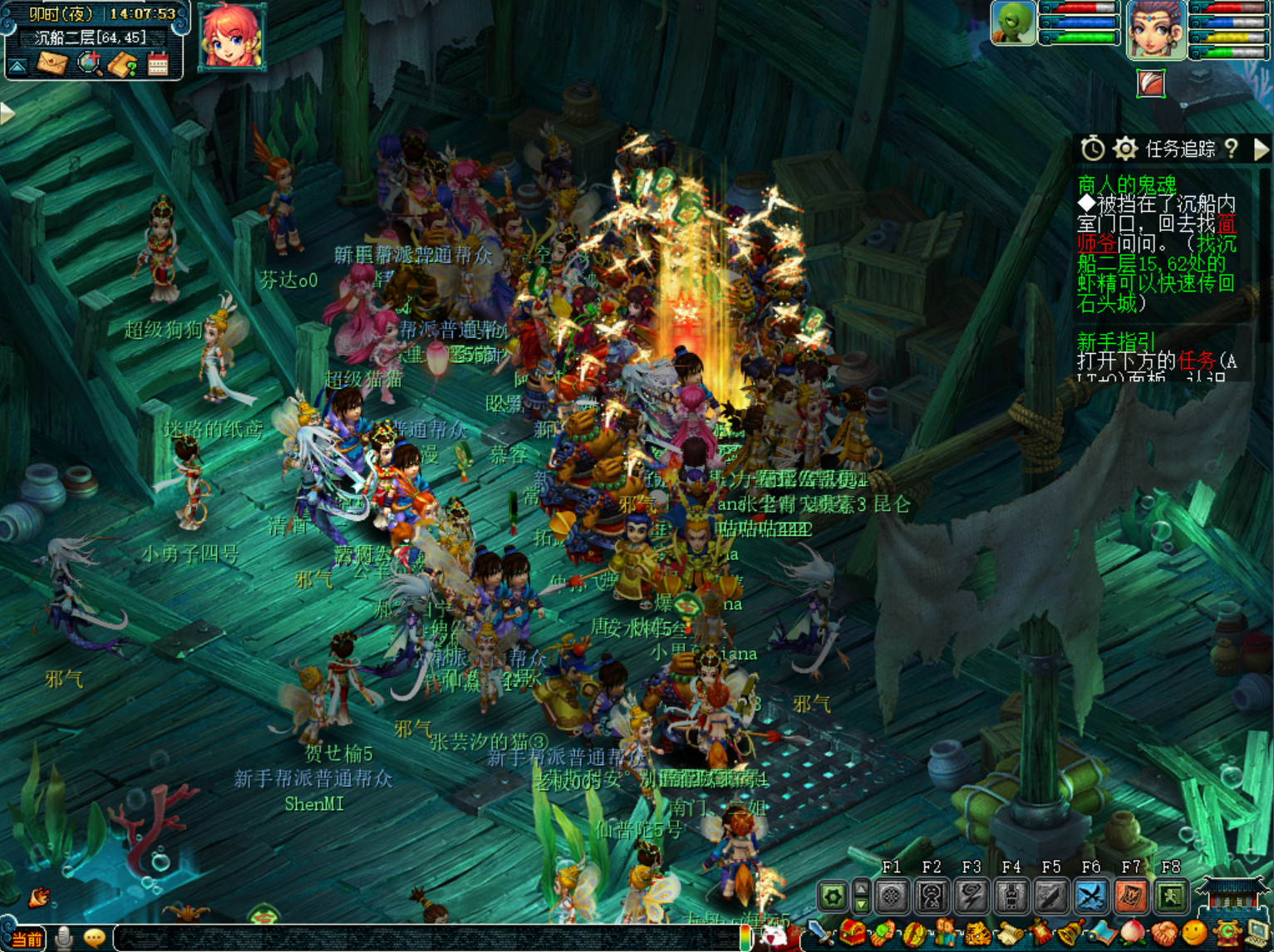The height and width of the screenshot is (952, 1274).
Task: Collapse the top-left info panel arrow
Action: 17,65
